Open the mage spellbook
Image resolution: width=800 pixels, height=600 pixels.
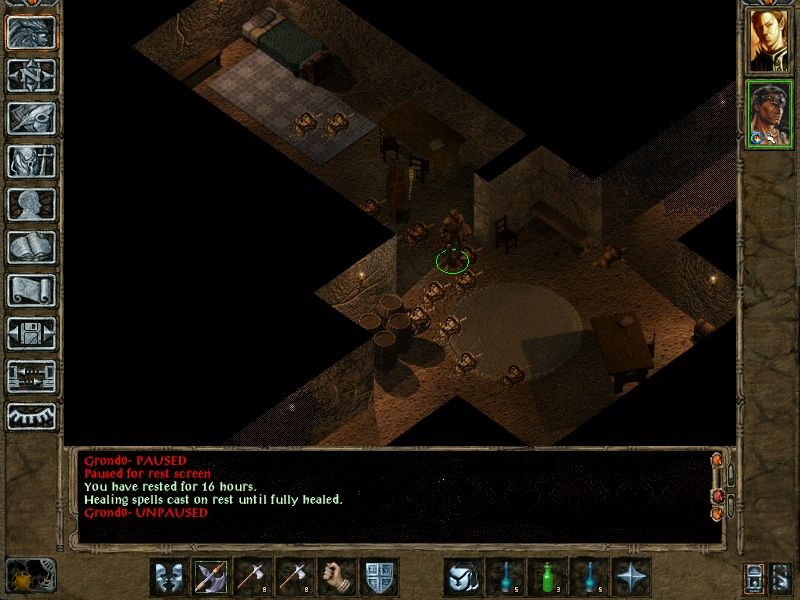click(x=31, y=247)
